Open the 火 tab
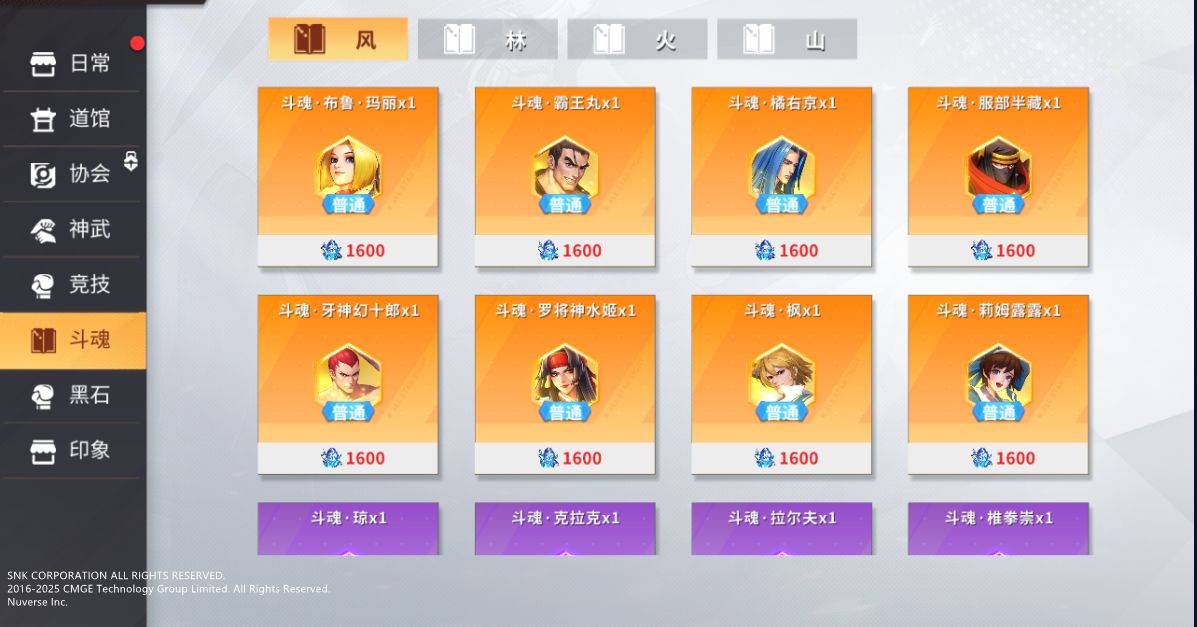Image resolution: width=1197 pixels, height=627 pixels. (x=637, y=40)
